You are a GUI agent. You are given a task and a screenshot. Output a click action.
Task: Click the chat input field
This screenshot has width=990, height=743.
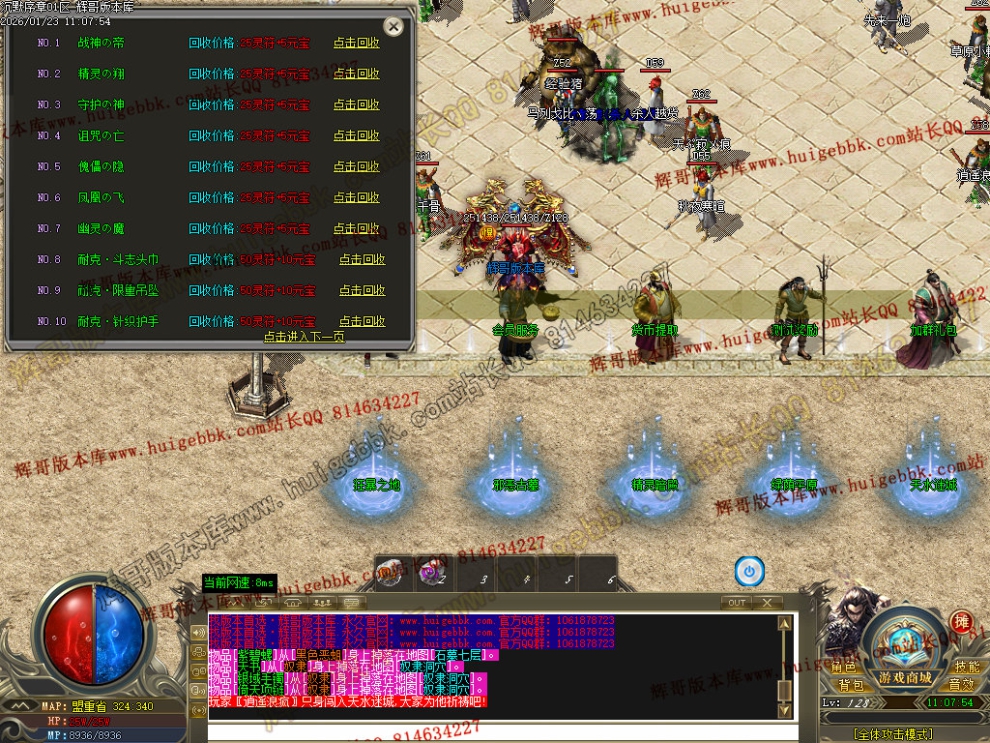[x=500, y=733]
